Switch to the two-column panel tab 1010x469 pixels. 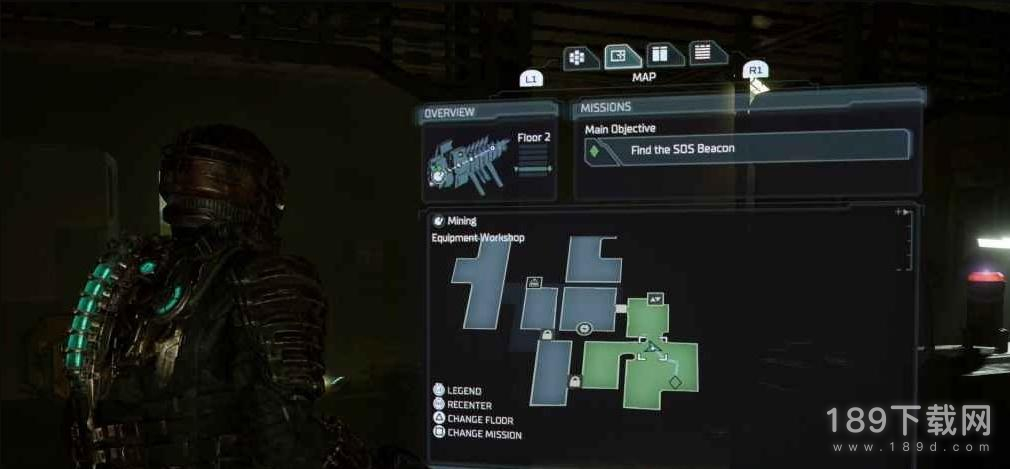pos(659,55)
